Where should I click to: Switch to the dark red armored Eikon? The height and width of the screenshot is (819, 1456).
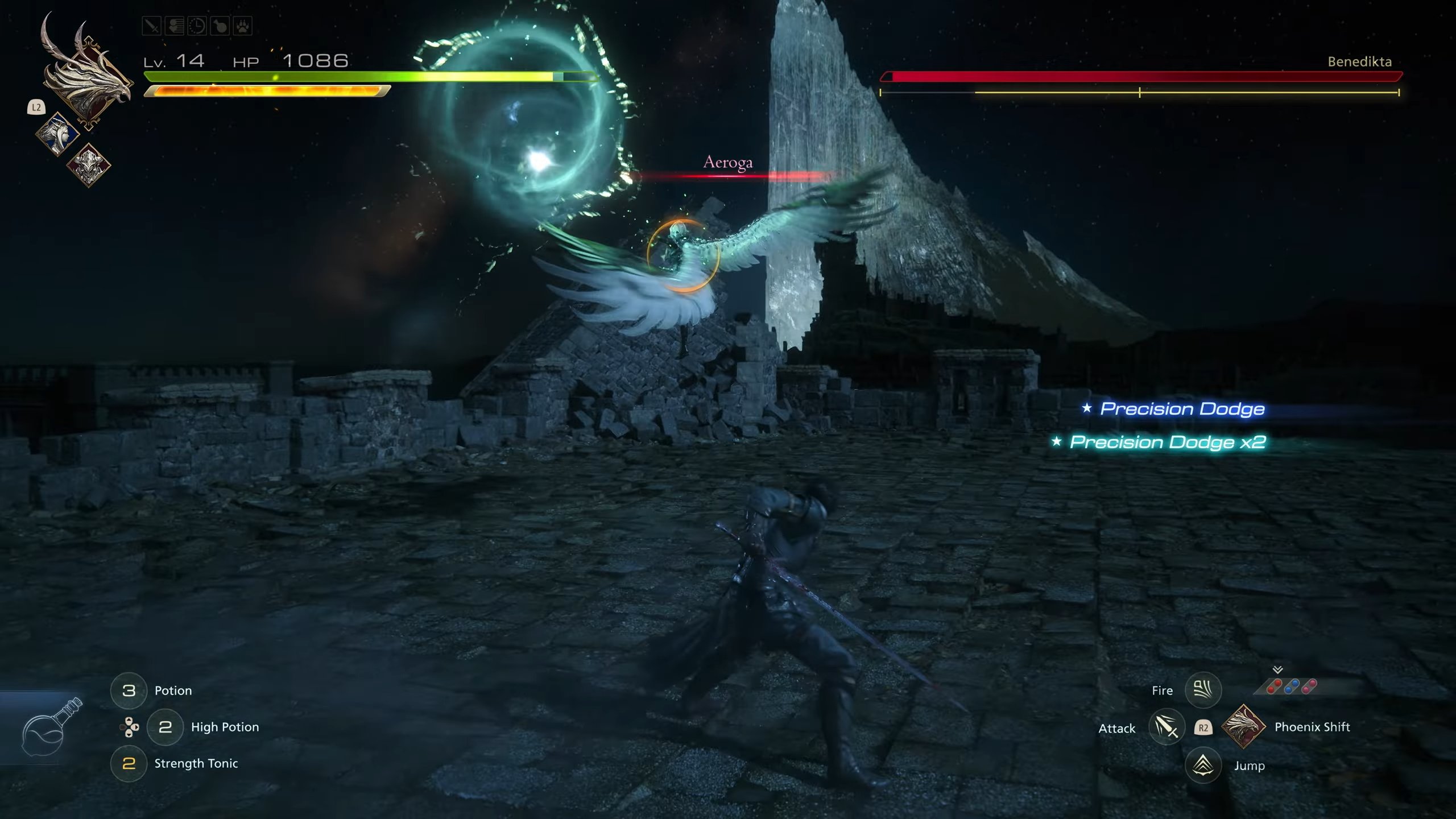click(x=89, y=165)
